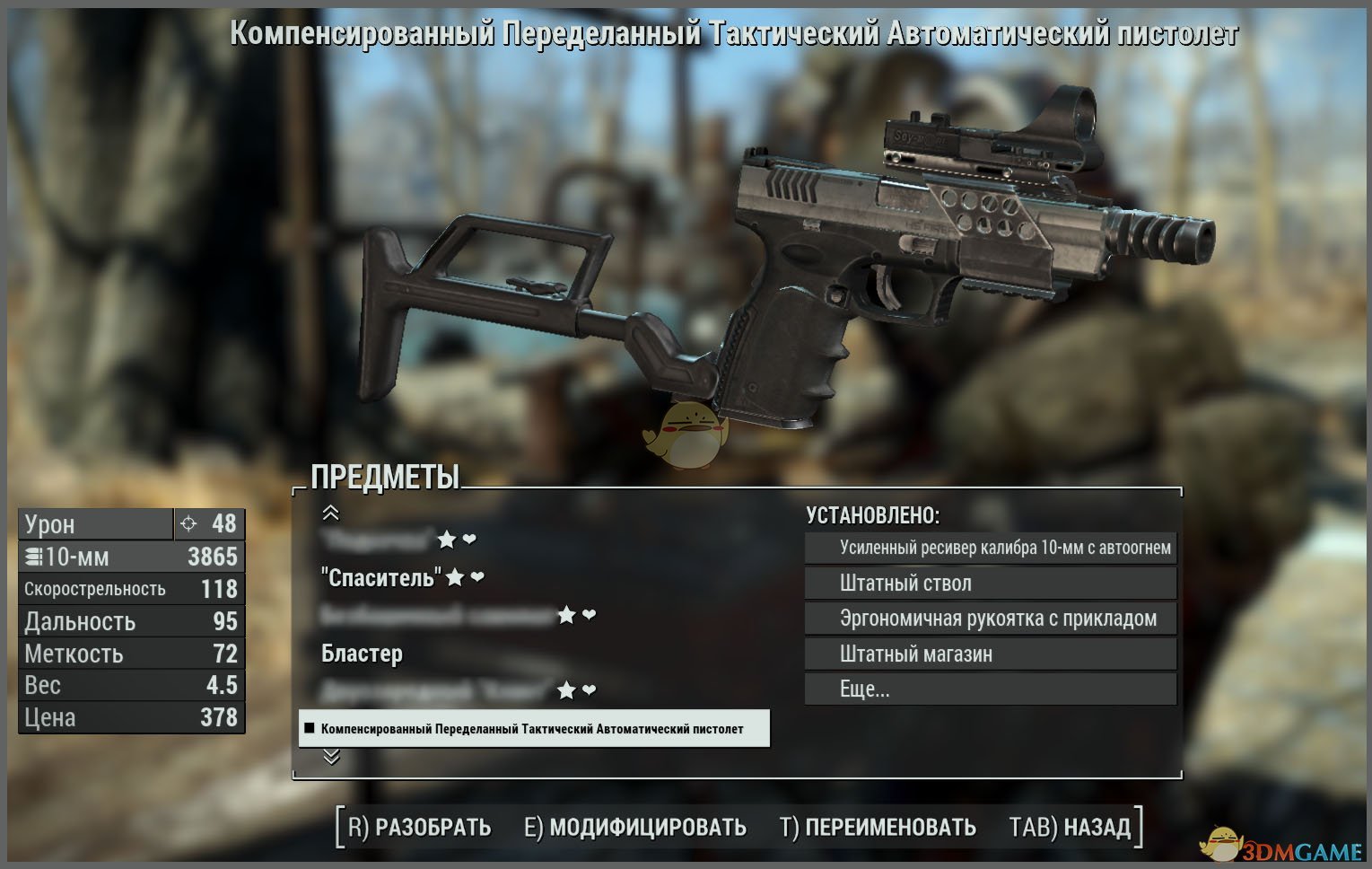Choose Эргономичная рукоятка с прикладом mod

point(991,619)
